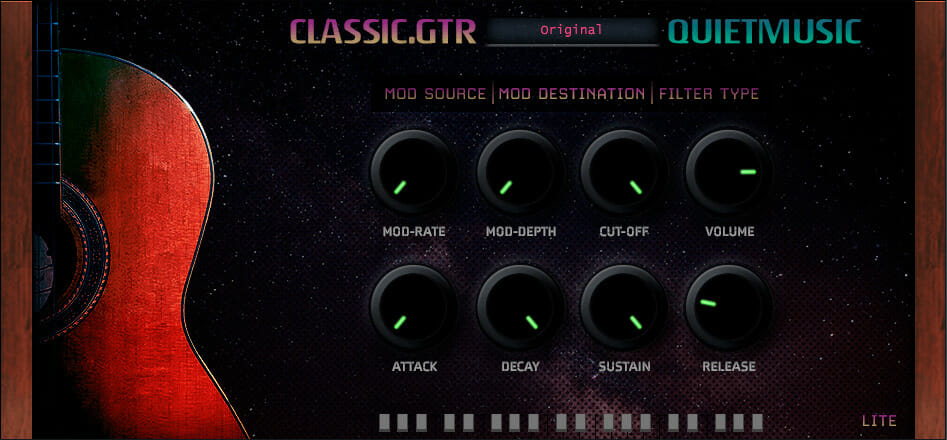The height and width of the screenshot is (440, 947).
Task: Click the Decay knob
Action: pyautogui.click(x=519, y=308)
